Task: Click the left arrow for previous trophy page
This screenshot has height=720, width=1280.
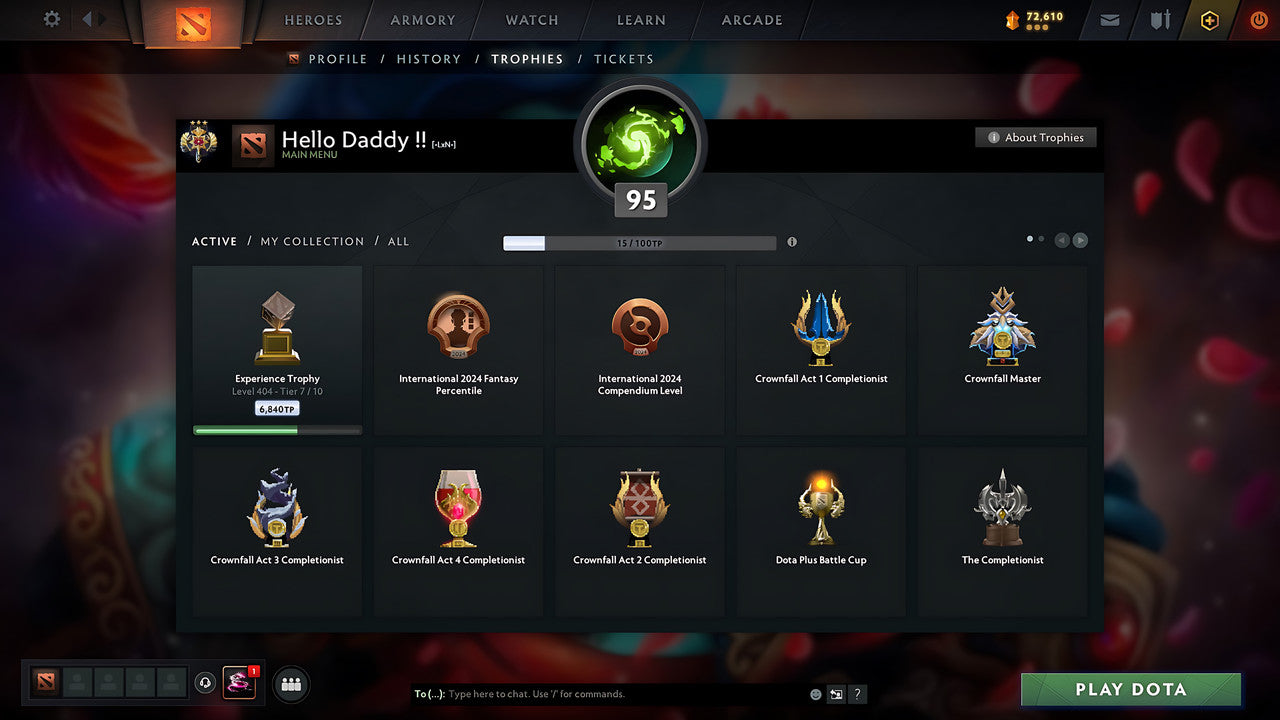Action: (1062, 240)
